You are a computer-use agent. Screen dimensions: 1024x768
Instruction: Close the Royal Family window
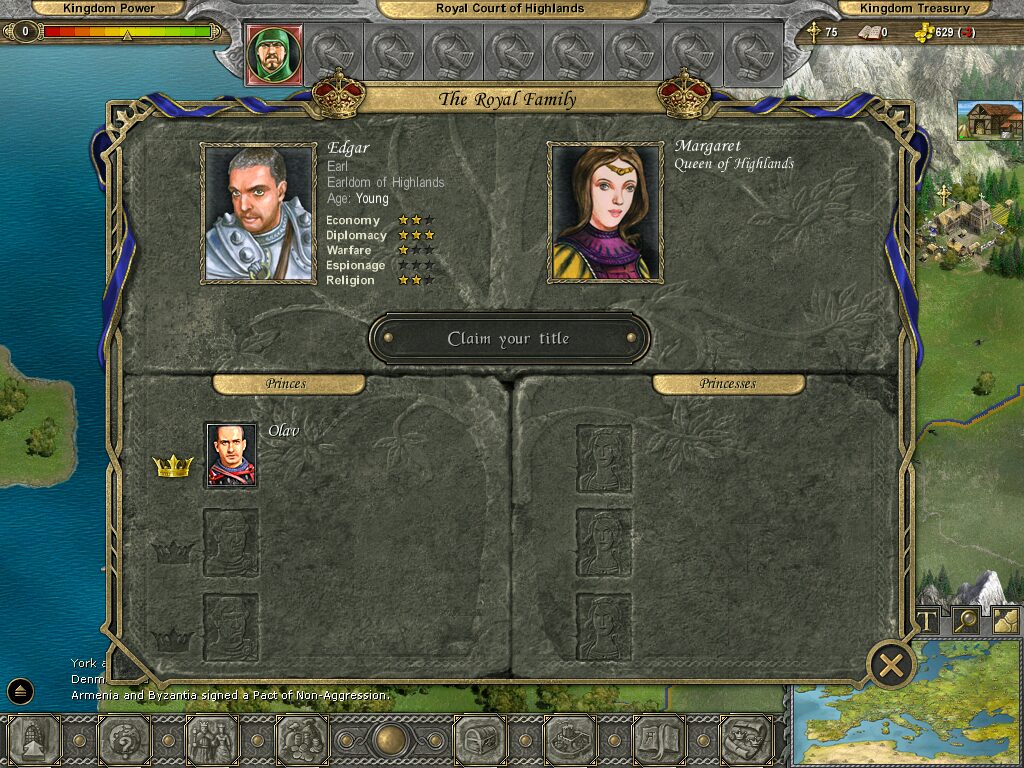pos(892,664)
